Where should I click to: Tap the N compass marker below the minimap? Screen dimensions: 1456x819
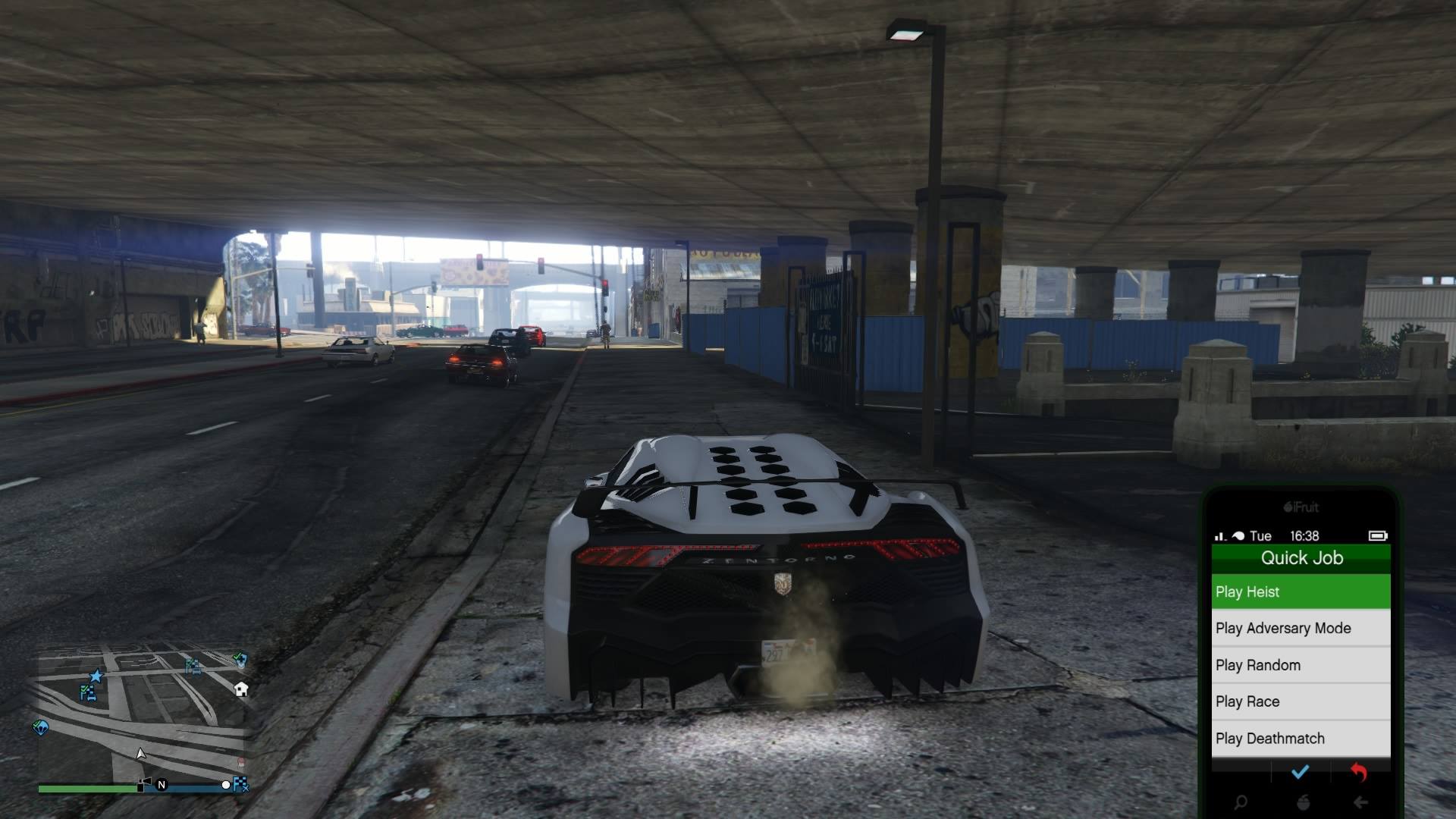pyautogui.click(x=162, y=784)
